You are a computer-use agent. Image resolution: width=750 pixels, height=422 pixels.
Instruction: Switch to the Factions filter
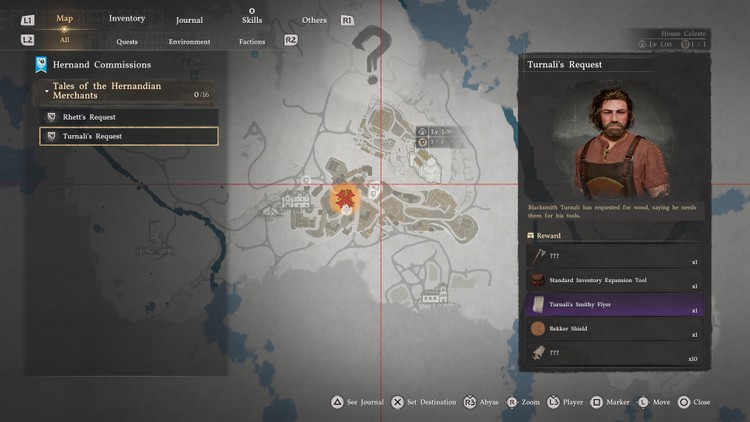coord(252,42)
